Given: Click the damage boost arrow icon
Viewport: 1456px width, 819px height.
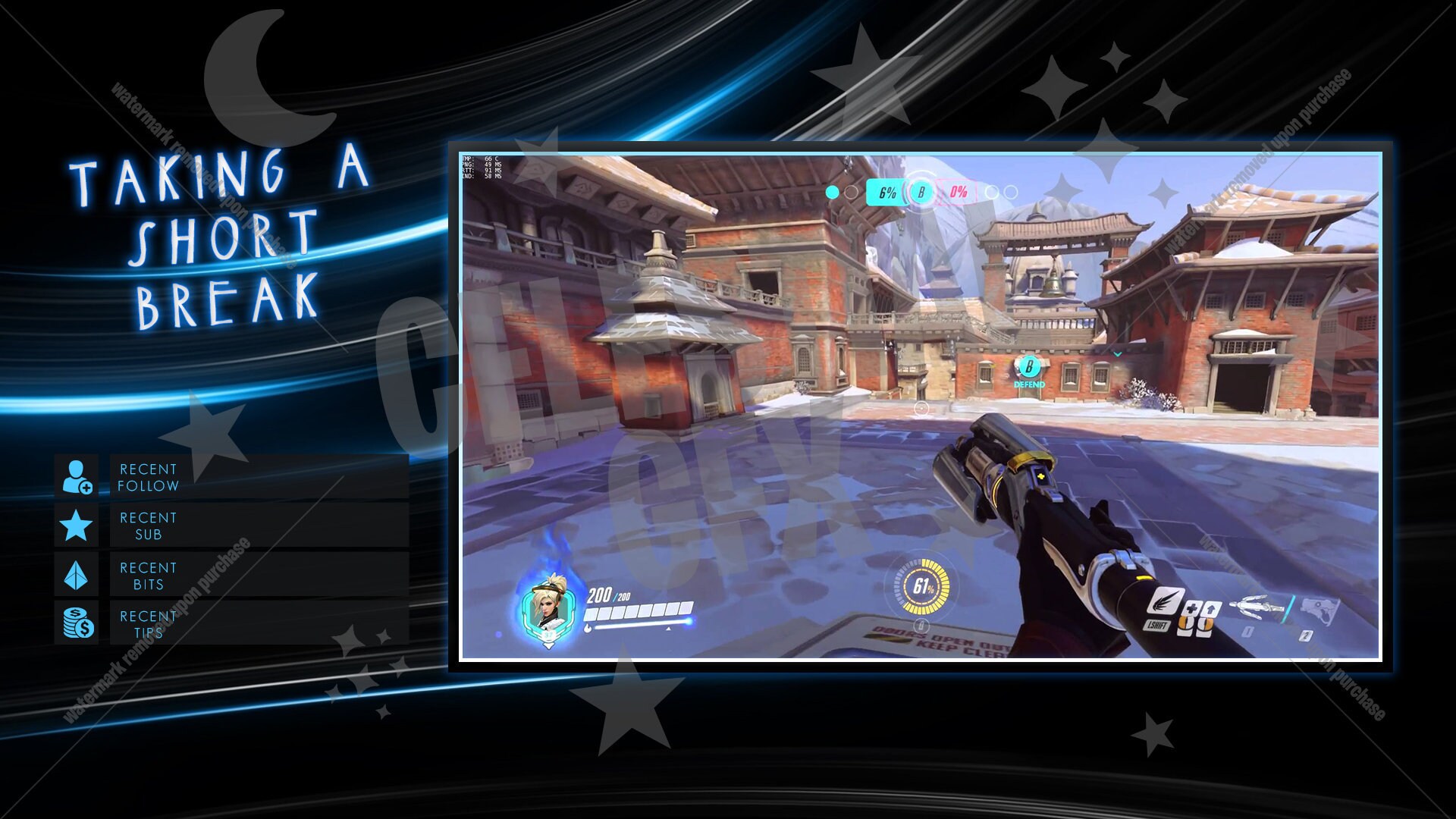Looking at the screenshot, I should (1211, 608).
